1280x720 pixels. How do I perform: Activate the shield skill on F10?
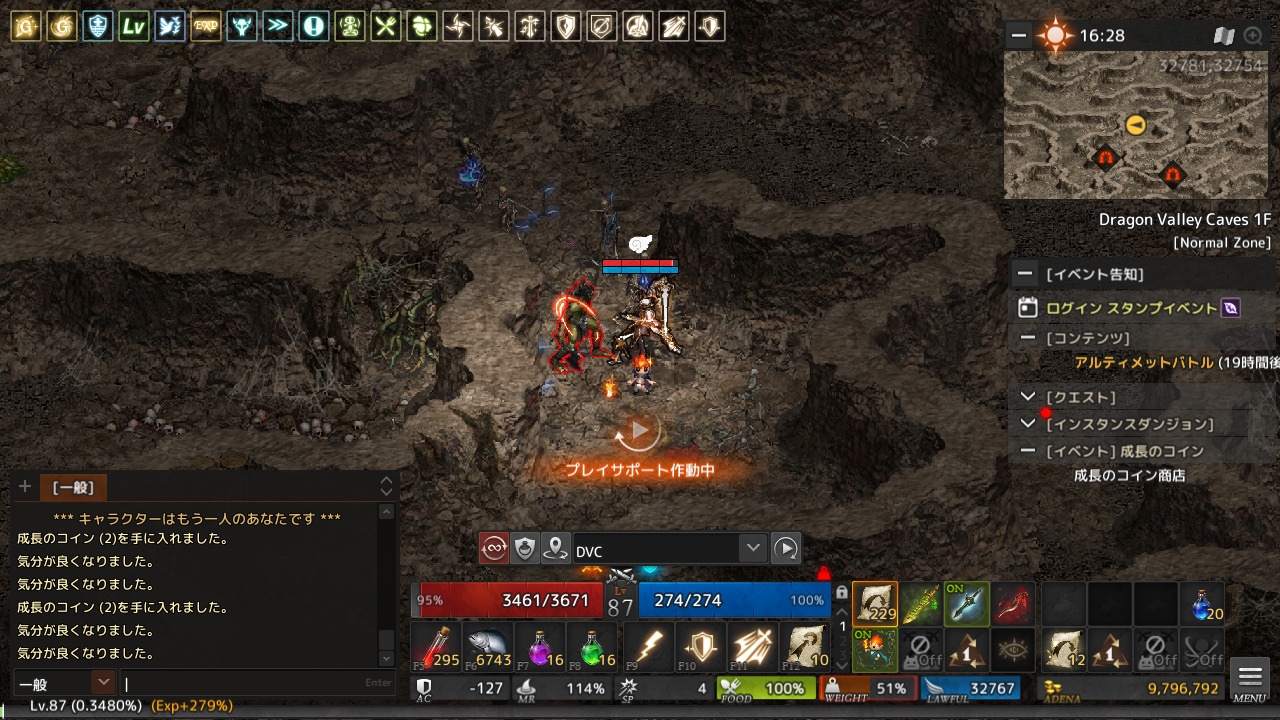(700, 646)
